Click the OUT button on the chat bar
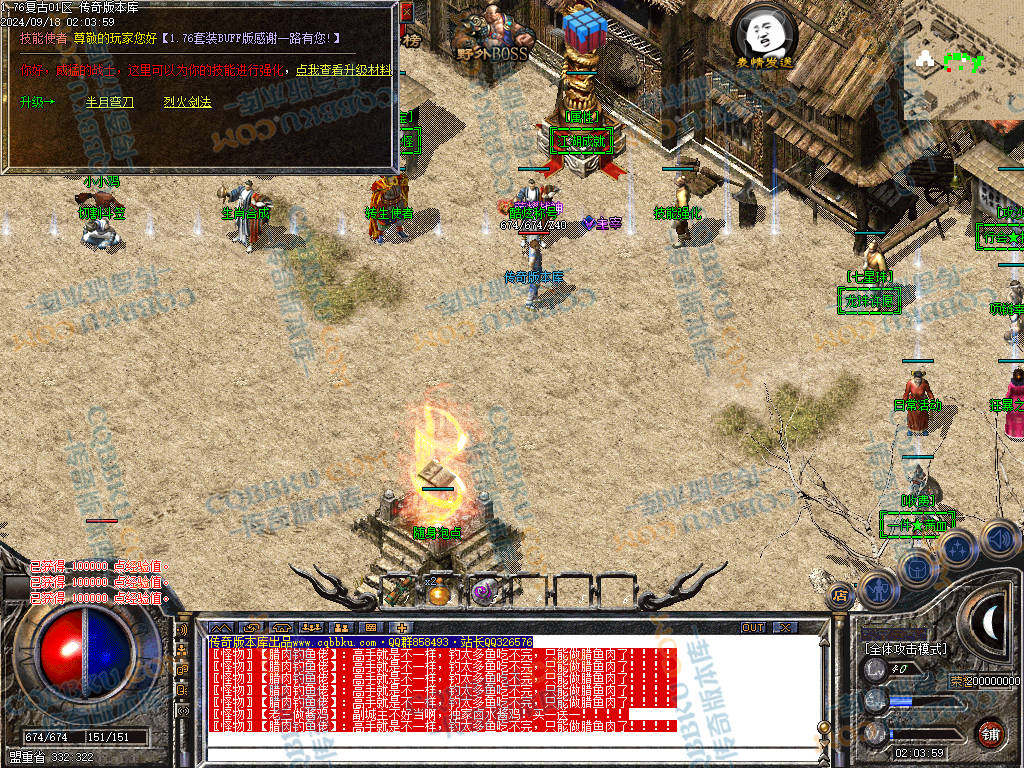Image resolution: width=1024 pixels, height=768 pixels. pos(753,627)
